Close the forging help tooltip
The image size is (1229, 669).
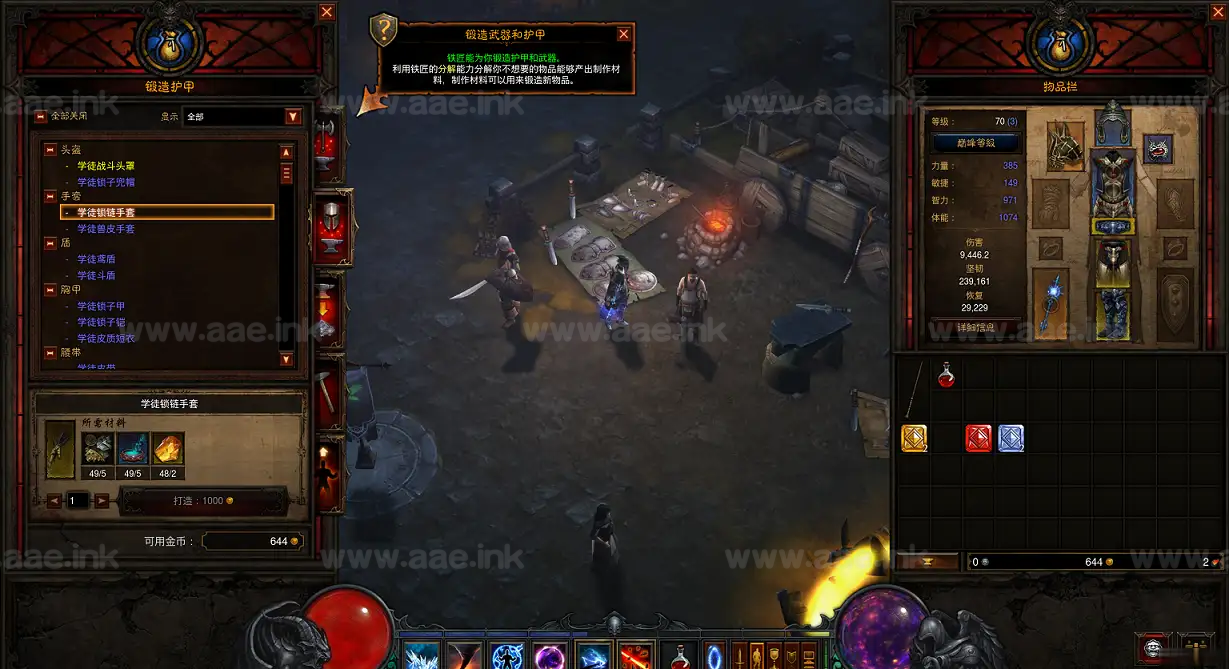tap(624, 34)
